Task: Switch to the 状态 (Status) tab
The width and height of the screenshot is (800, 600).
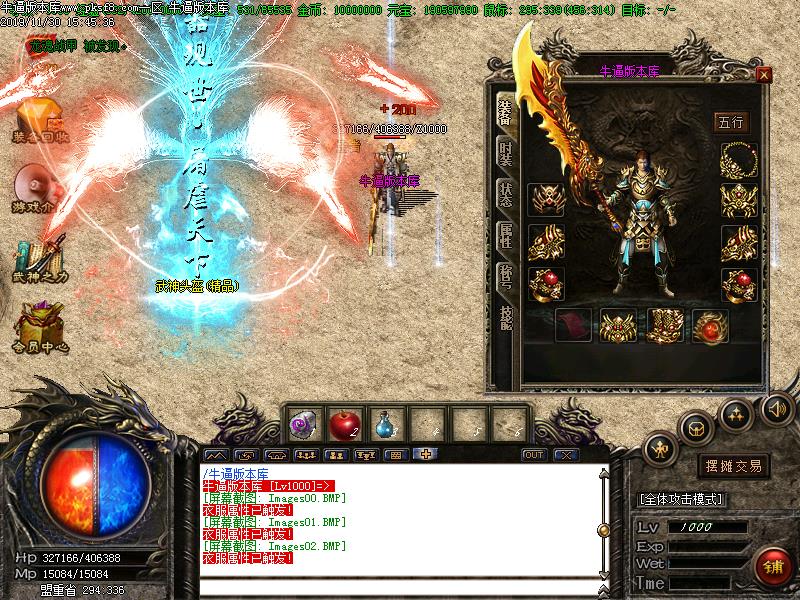Action: pos(506,195)
